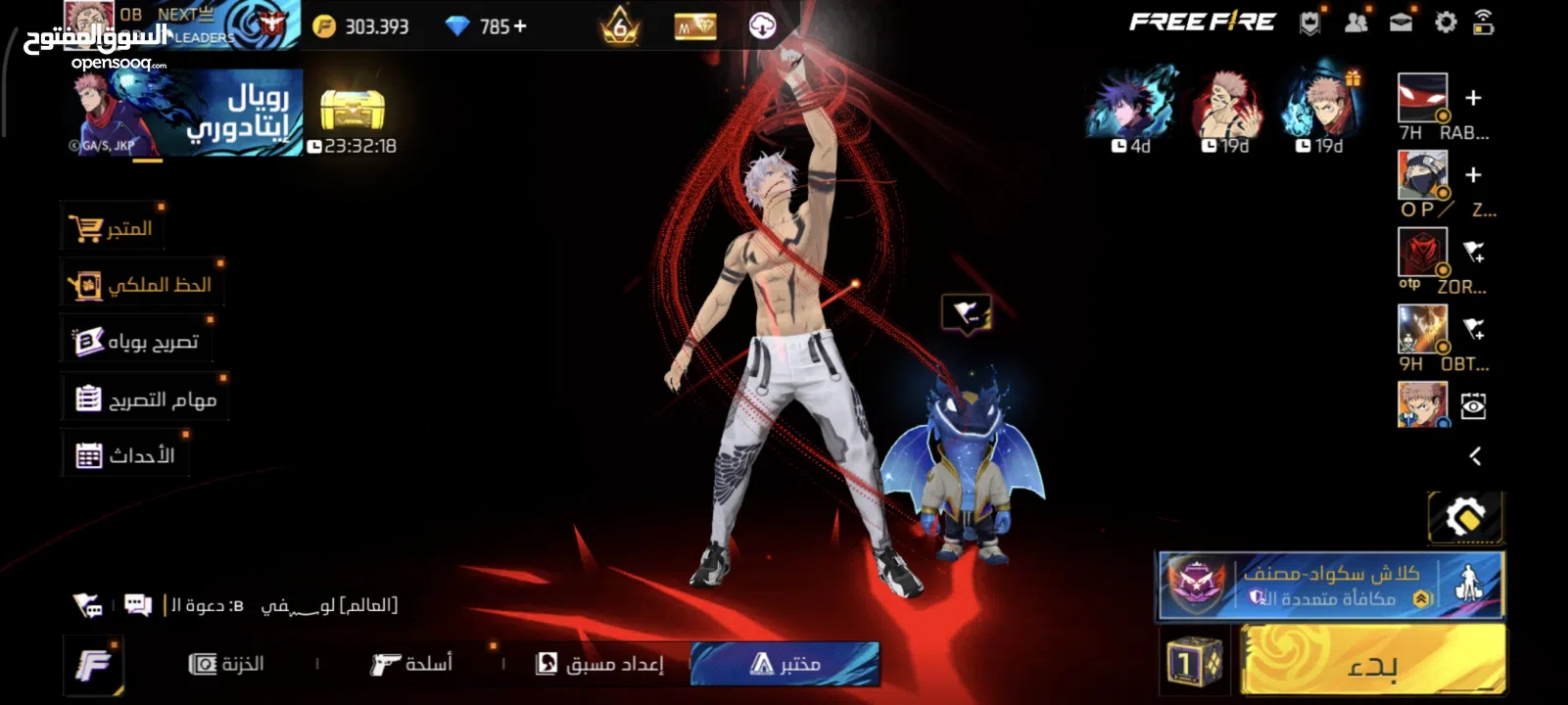This screenshot has width=1568, height=705.
Task: Add diamonds via the plus sign
Action: coord(520,26)
